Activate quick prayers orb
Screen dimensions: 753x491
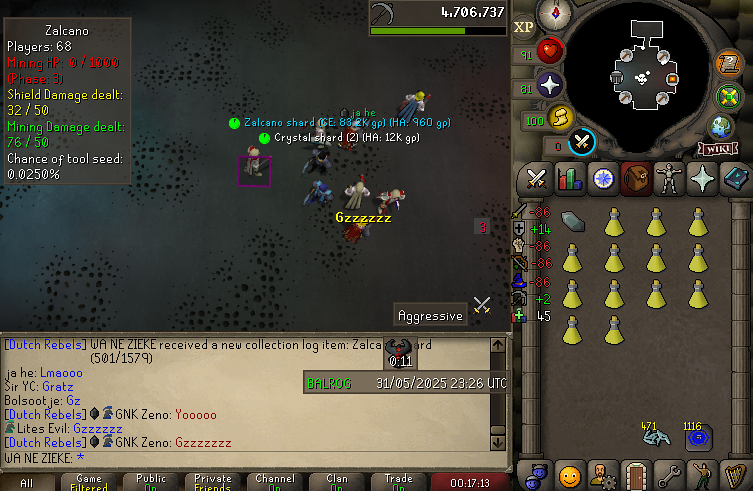point(551,84)
